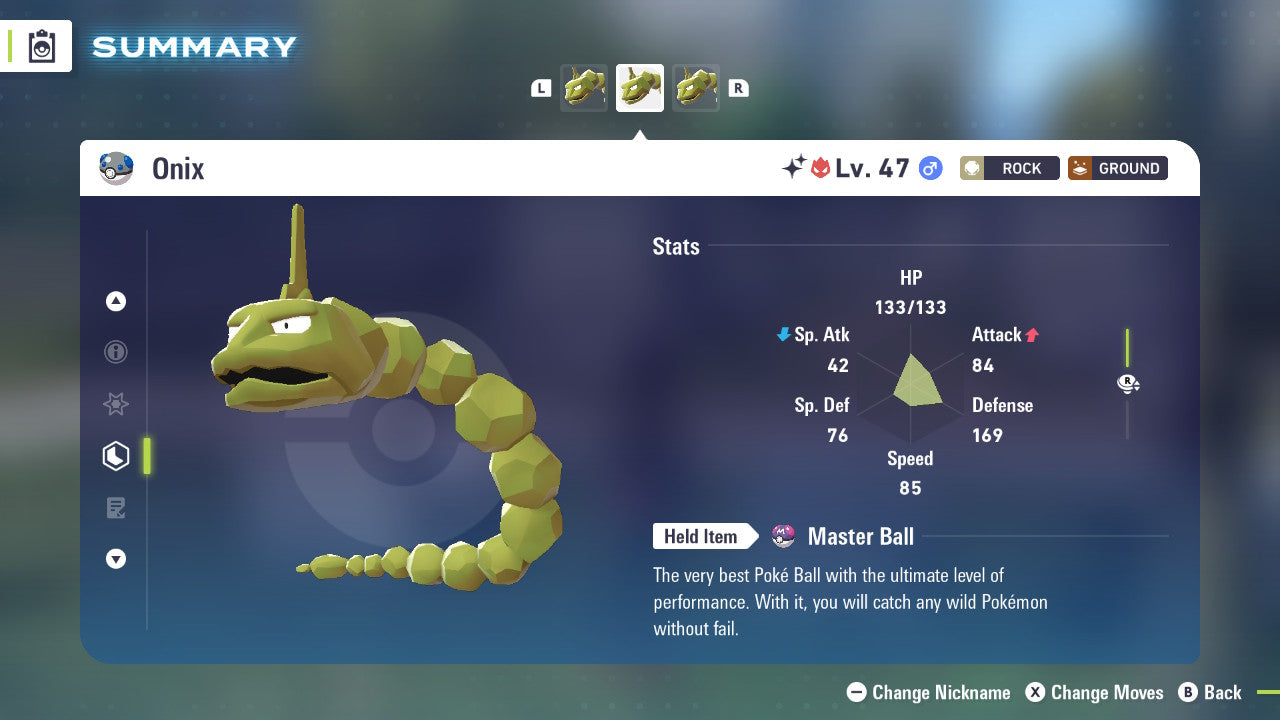Click the summary clipboard icon in top-left corner
The image size is (1280, 720).
40,46
